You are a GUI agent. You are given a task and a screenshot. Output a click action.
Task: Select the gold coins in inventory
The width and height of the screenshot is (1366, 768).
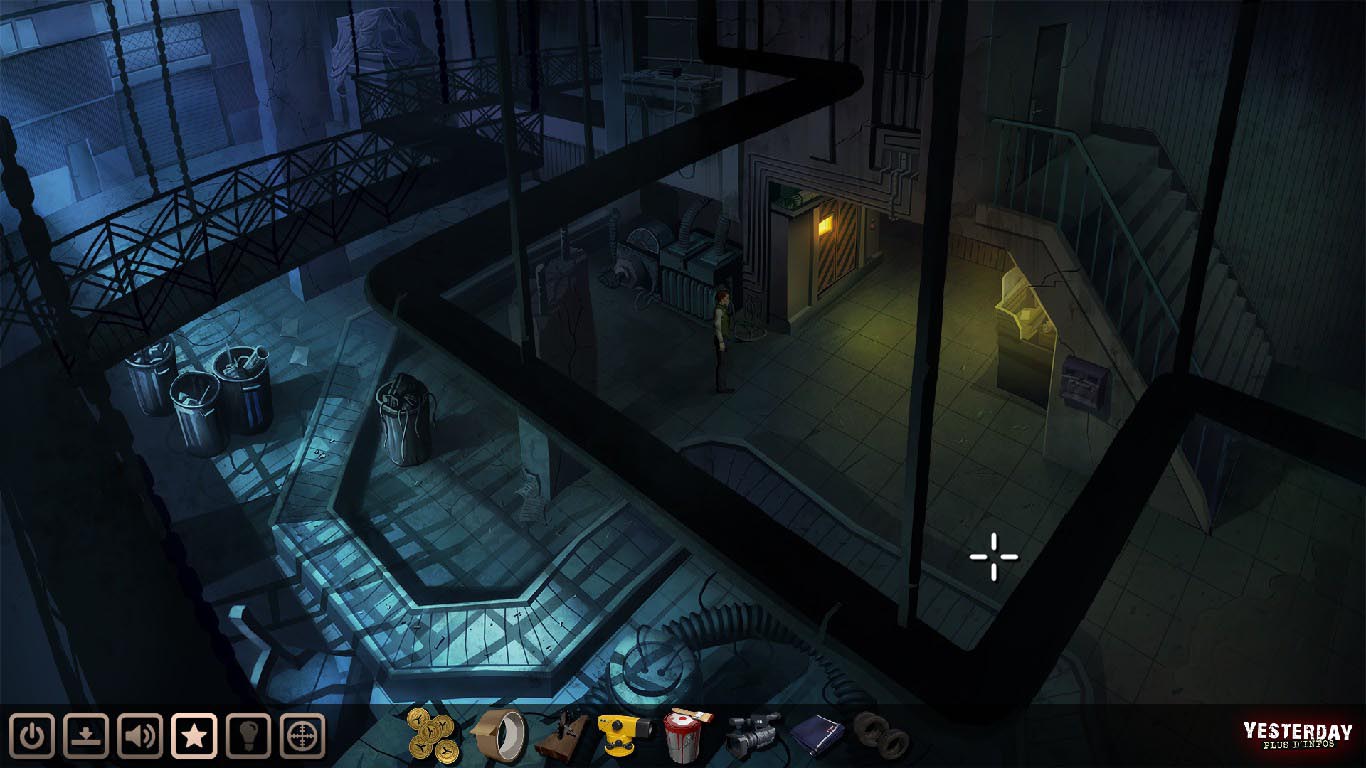pos(434,735)
